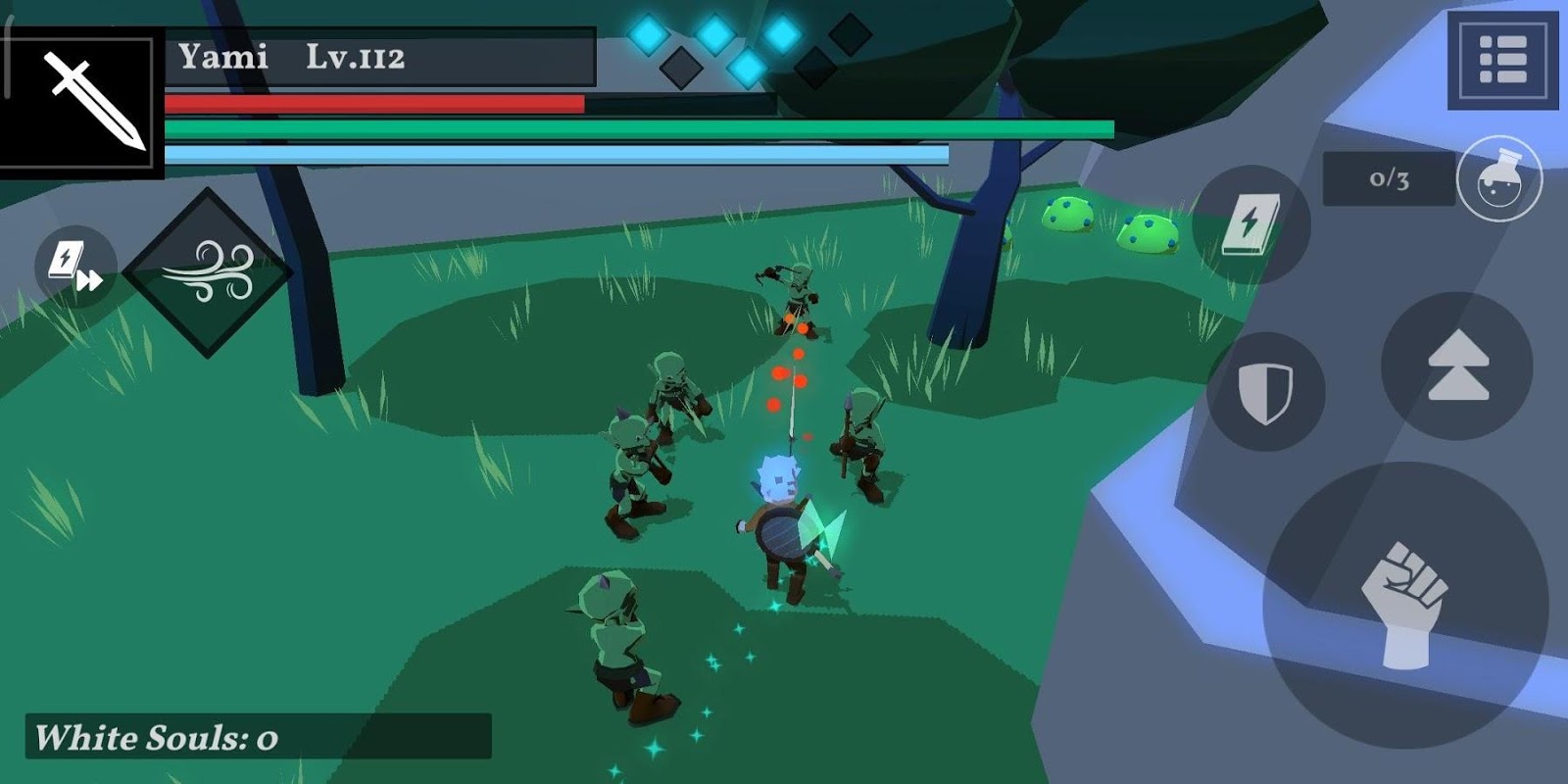Viewport: 1568px width, 784px height.
Task: Use the potion flask
Action: coord(1498,178)
